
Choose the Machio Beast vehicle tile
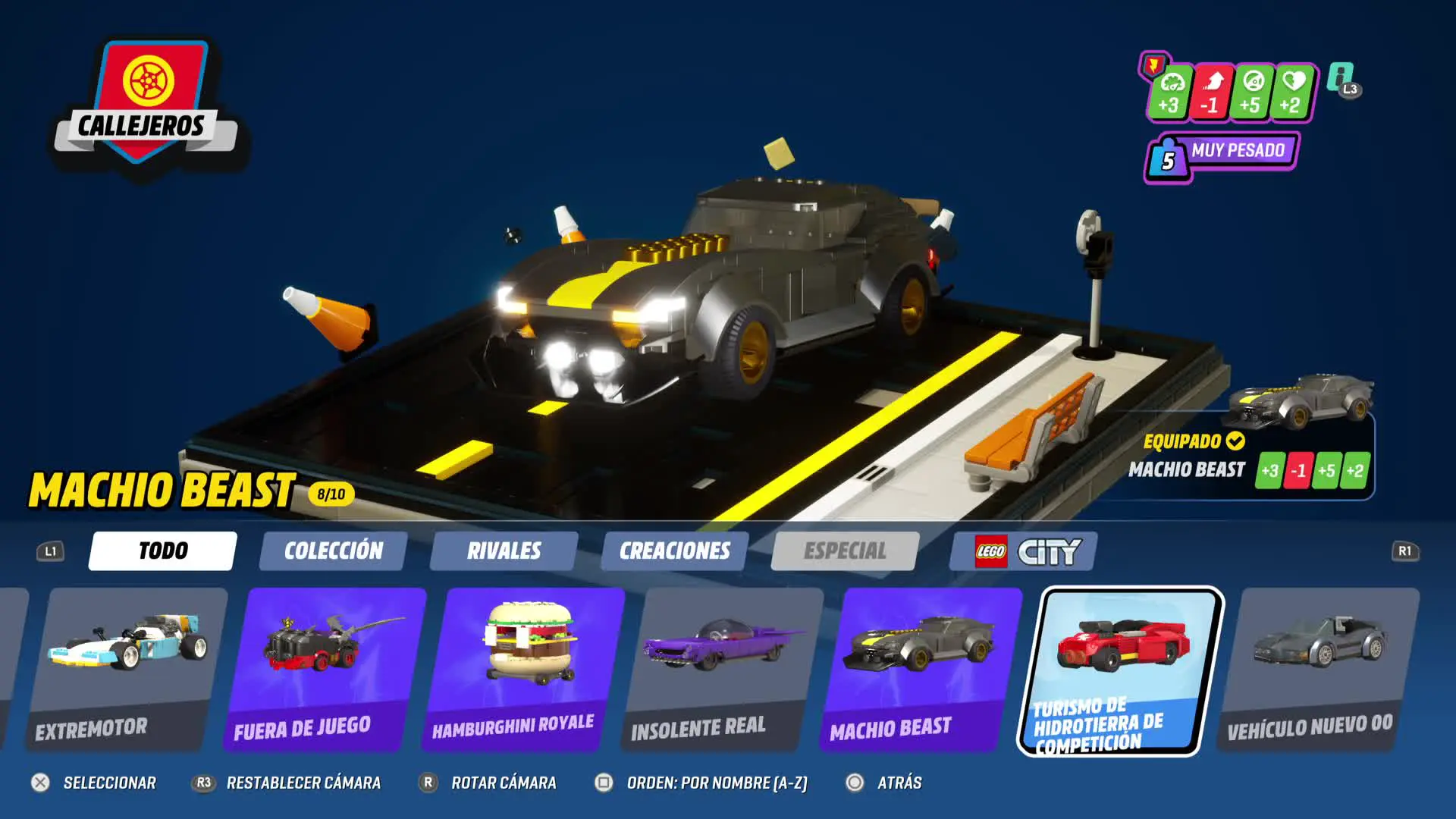[921, 669]
